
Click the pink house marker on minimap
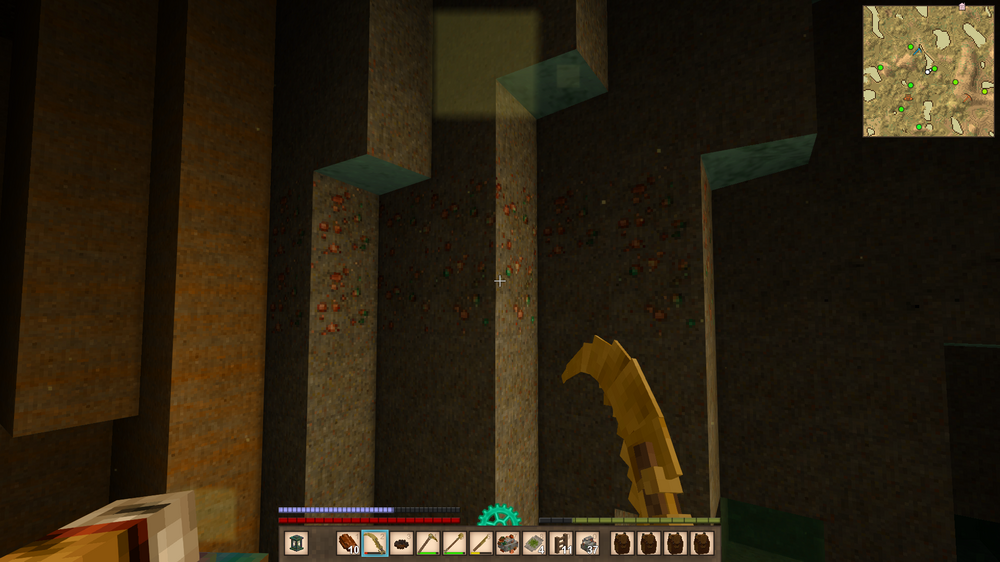tap(962, 7)
